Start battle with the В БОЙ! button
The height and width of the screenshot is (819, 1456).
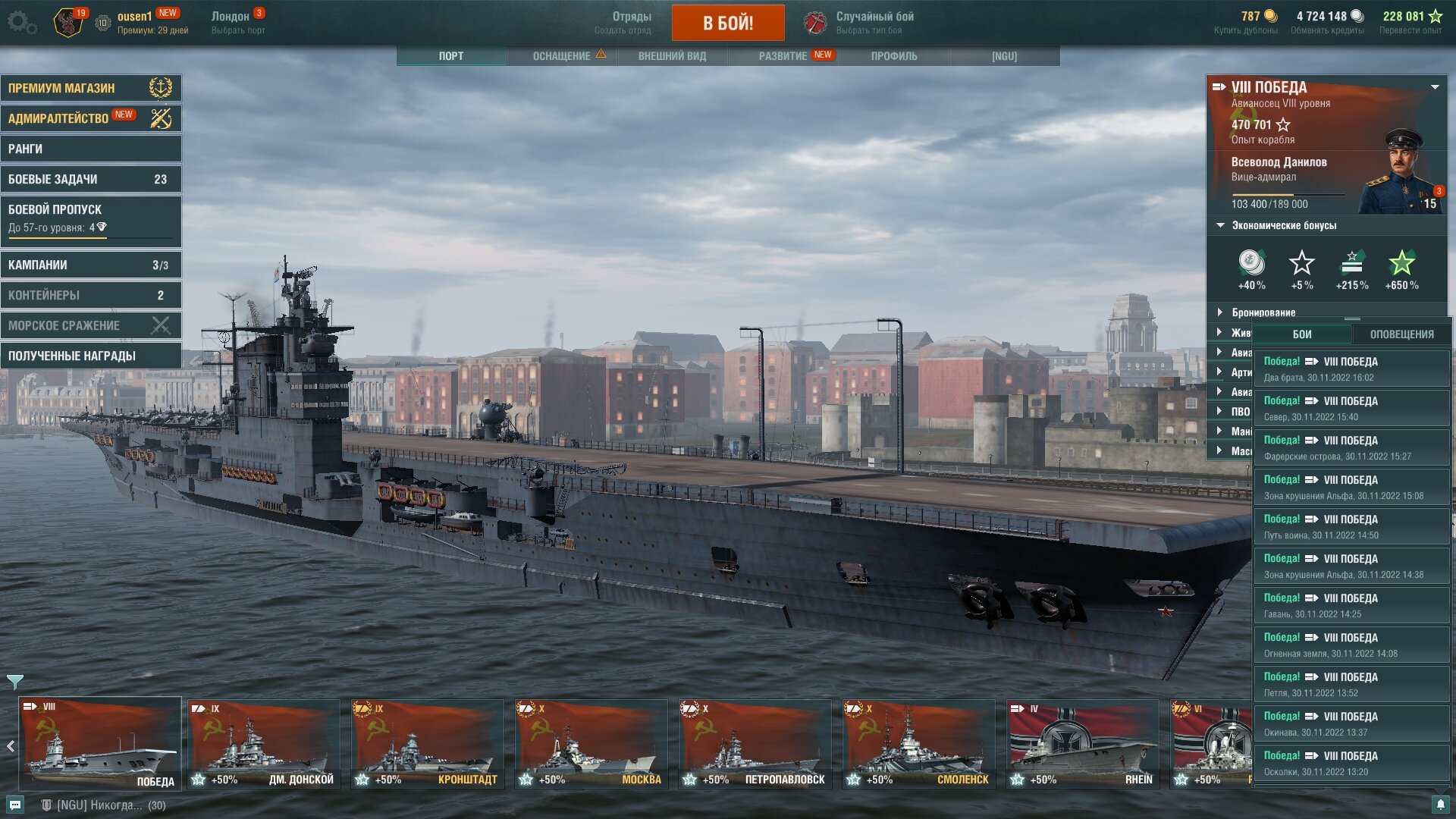(727, 23)
